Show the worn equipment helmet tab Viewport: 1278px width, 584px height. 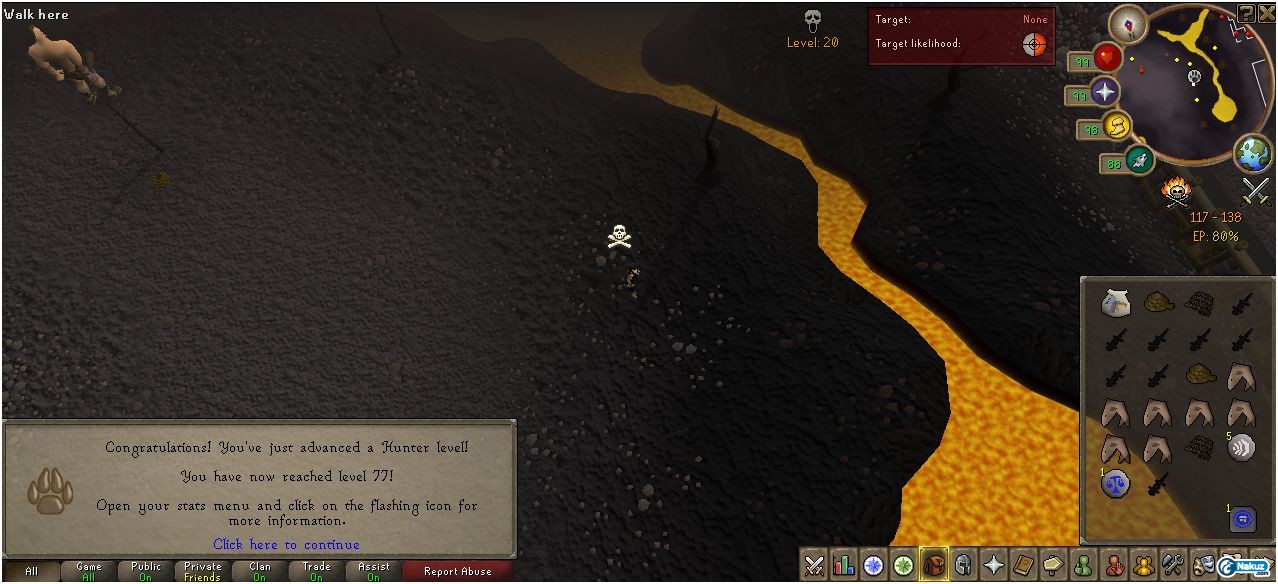point(964,565)
